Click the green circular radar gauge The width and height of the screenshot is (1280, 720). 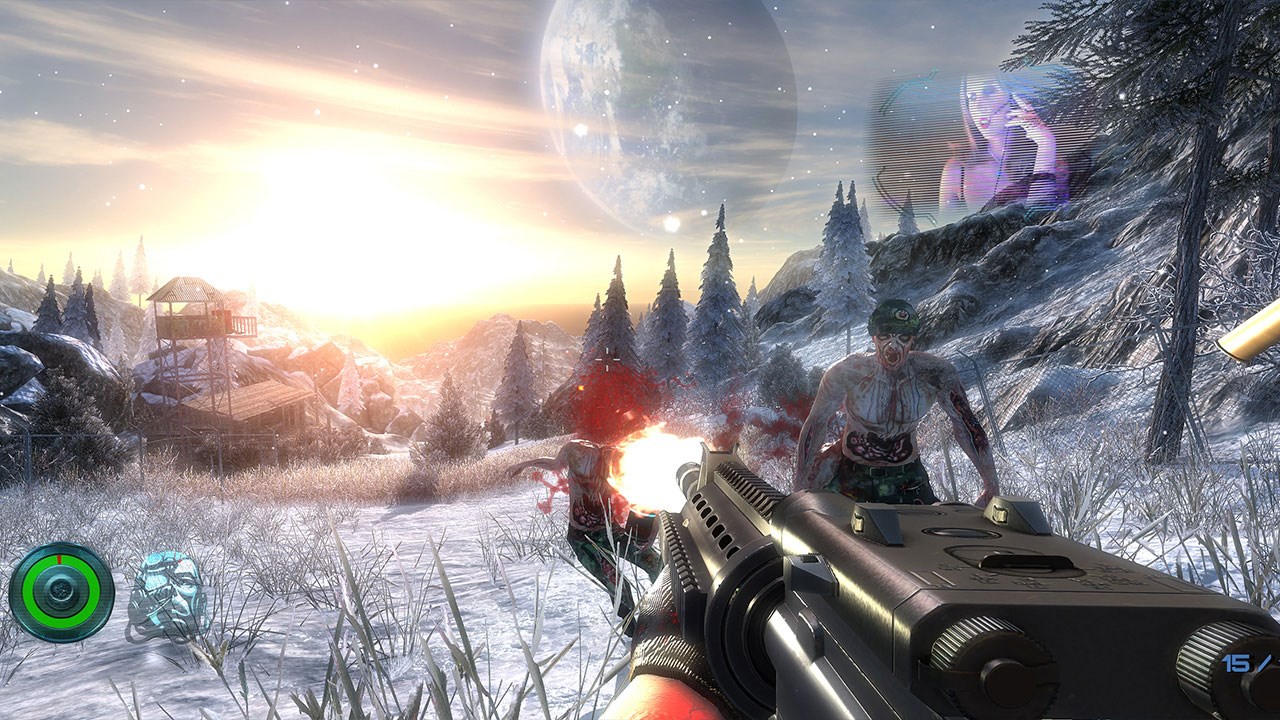(x=61, y=592)
